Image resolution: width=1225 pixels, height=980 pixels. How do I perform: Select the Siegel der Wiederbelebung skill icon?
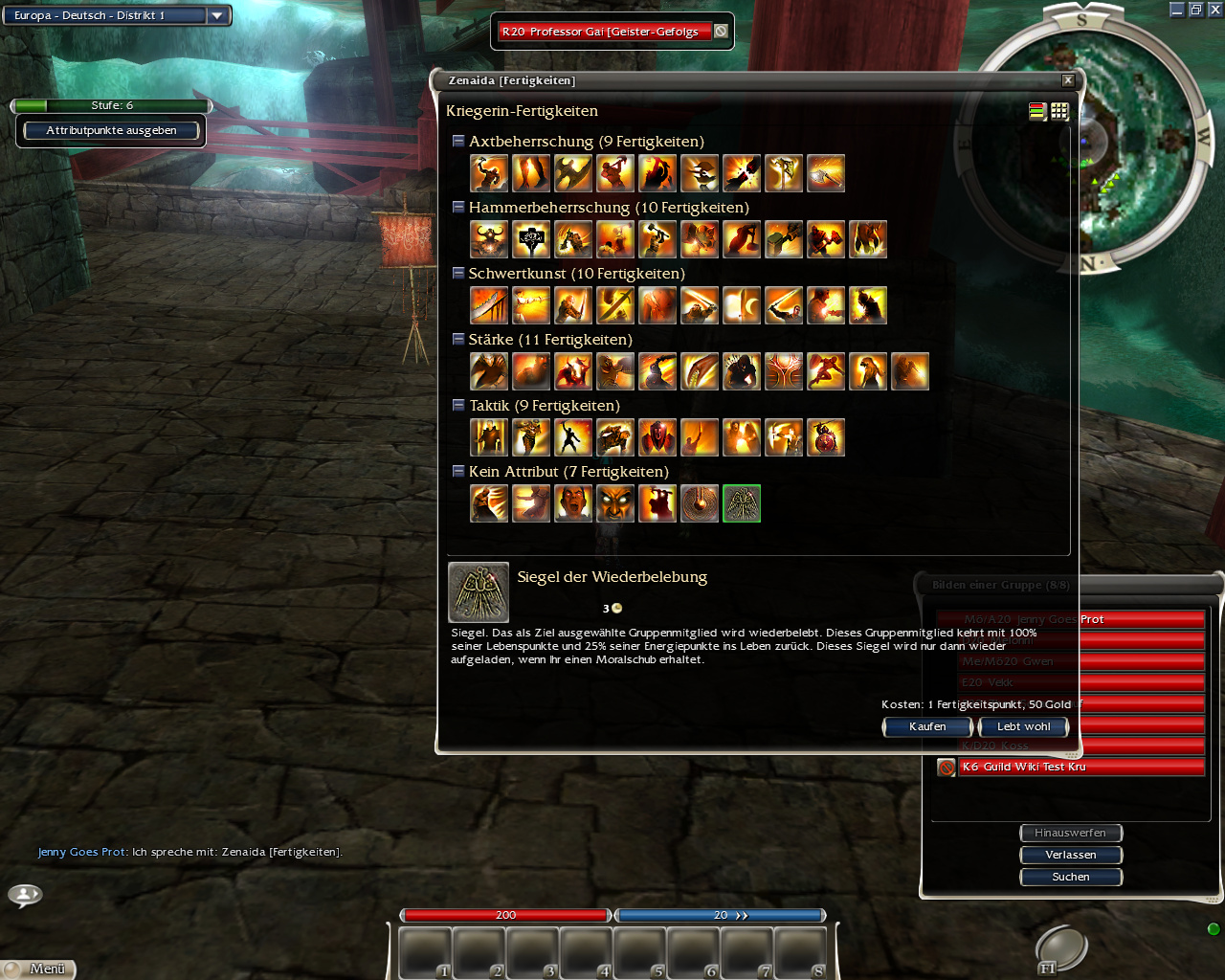click(742, 503)
